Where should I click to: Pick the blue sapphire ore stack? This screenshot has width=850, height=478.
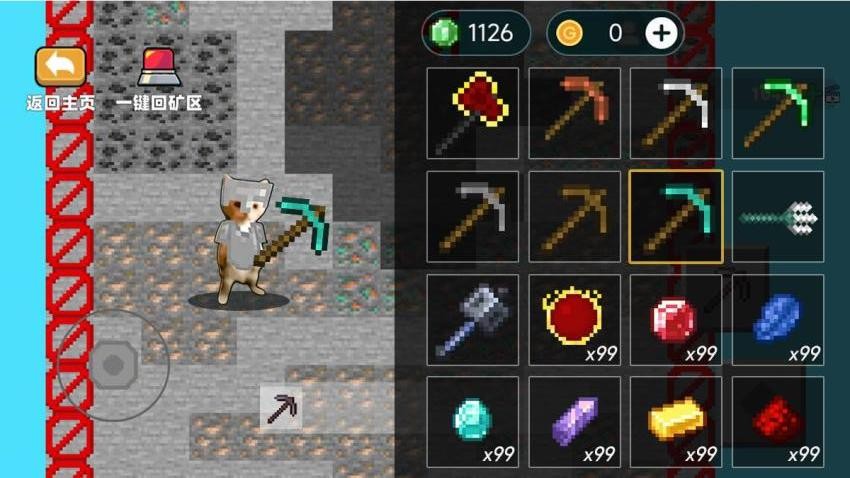[x=778, y=320]
